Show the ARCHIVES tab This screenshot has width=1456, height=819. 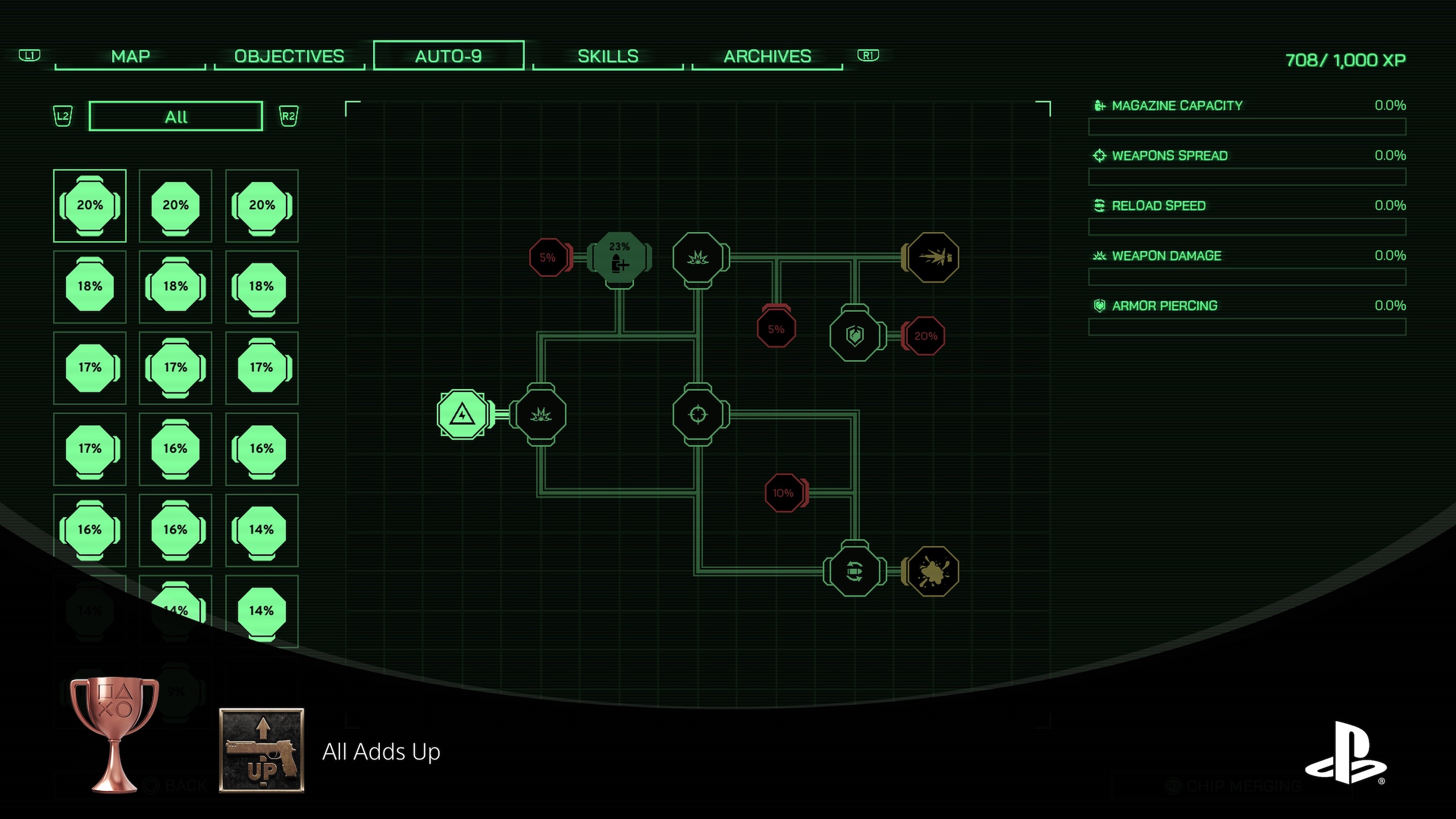[x=767, y=56]
